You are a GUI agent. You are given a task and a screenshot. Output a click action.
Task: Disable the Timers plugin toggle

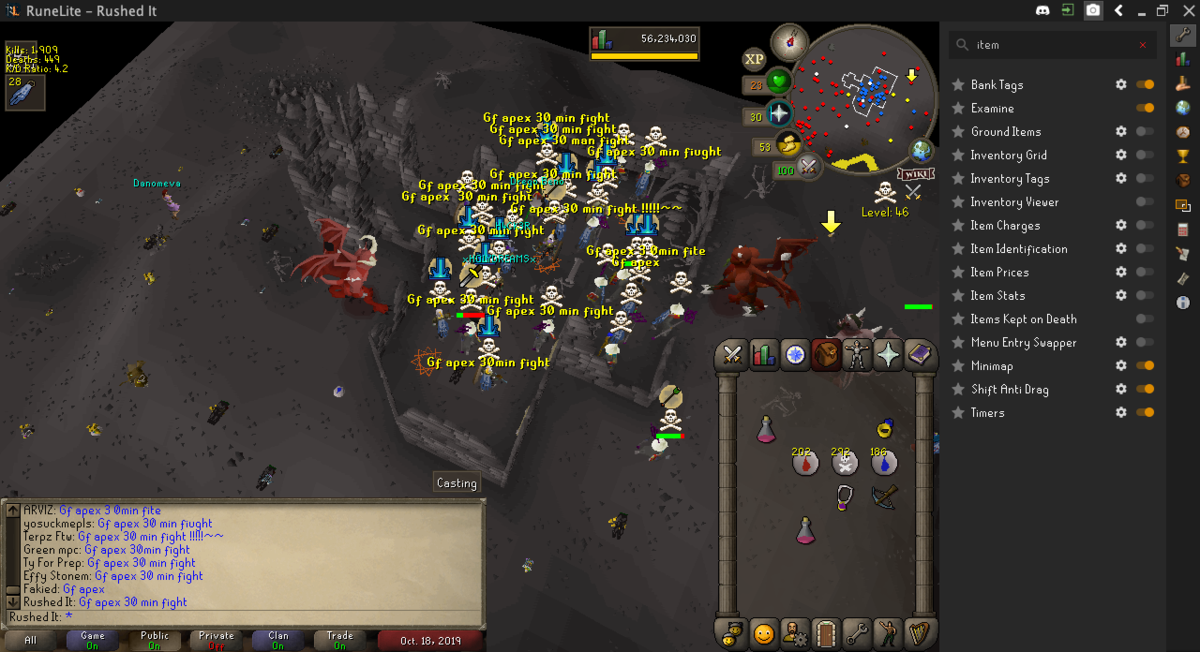click(x=1145, y=413)
